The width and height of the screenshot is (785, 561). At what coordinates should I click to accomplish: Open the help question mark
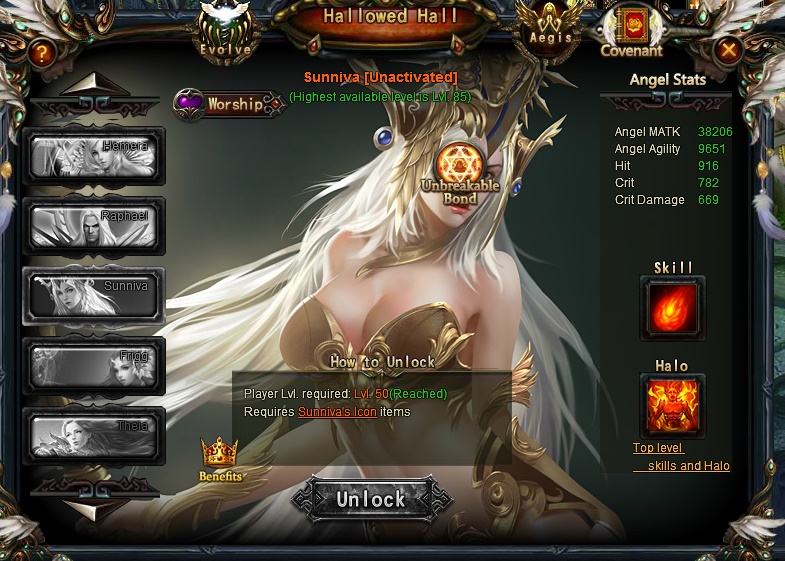[42, 52]
